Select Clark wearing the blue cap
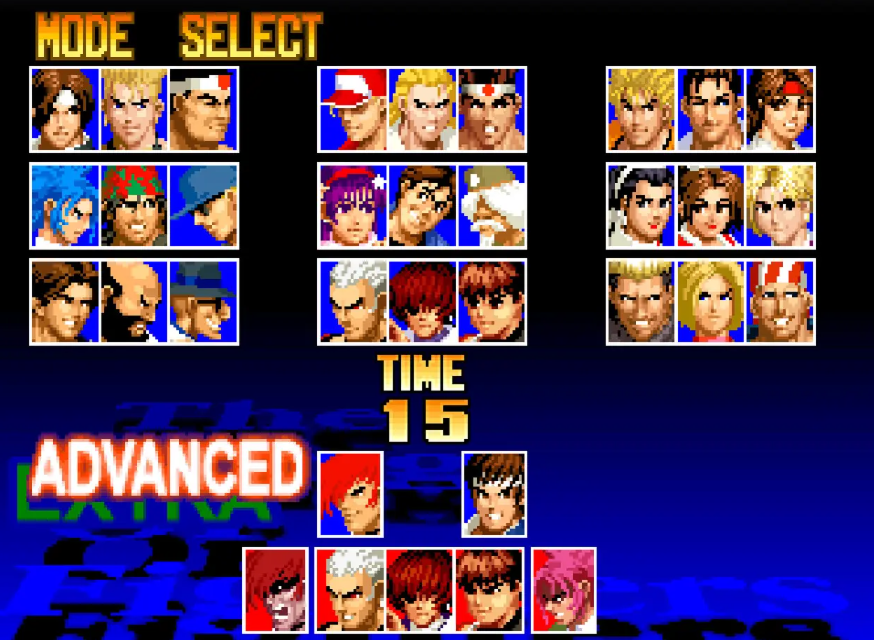The height and width of the screenshot is (640, 874). (x=203, y=206)
